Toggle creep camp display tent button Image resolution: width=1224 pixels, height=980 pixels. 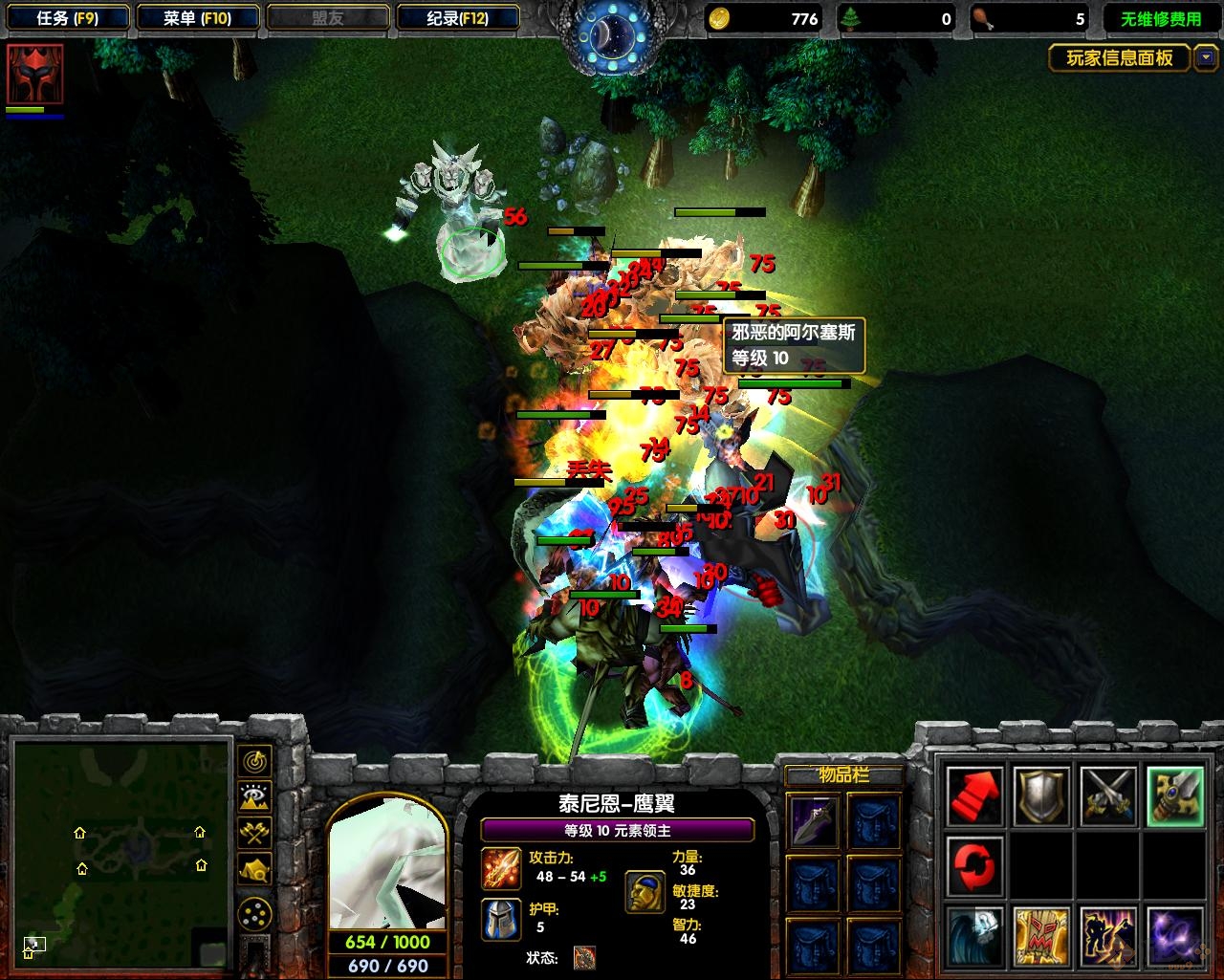pyautogui.click(x=254, y=869)
